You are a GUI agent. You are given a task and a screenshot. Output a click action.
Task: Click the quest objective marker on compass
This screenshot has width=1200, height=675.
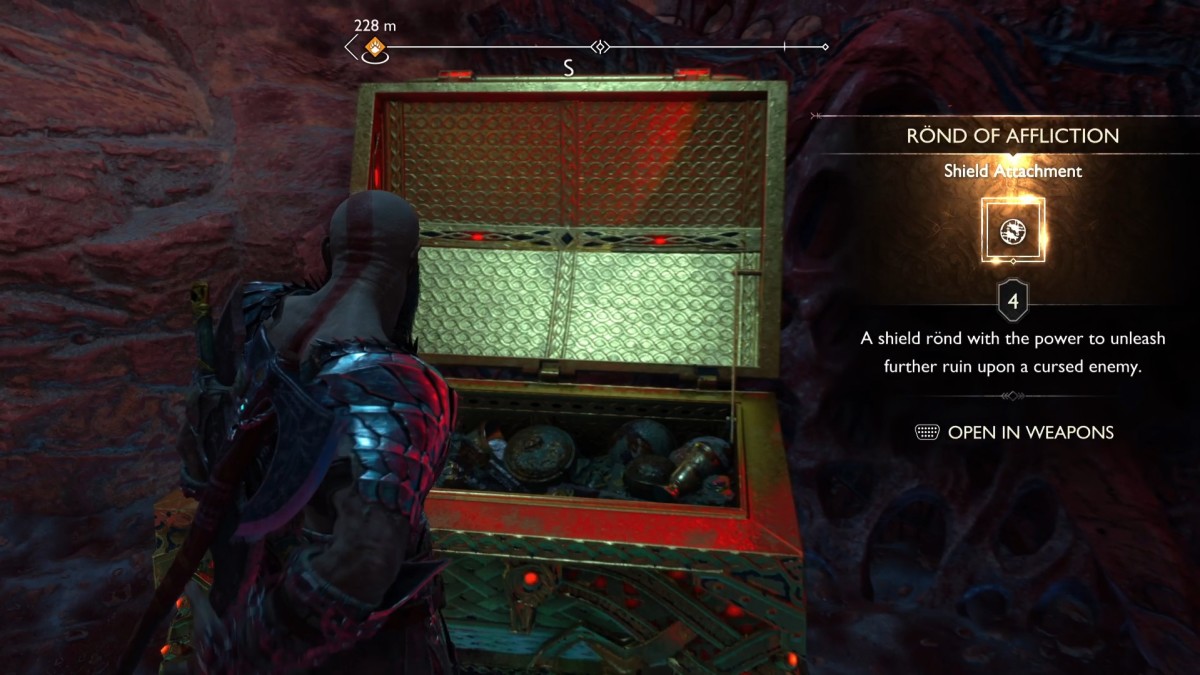point(374,47)
